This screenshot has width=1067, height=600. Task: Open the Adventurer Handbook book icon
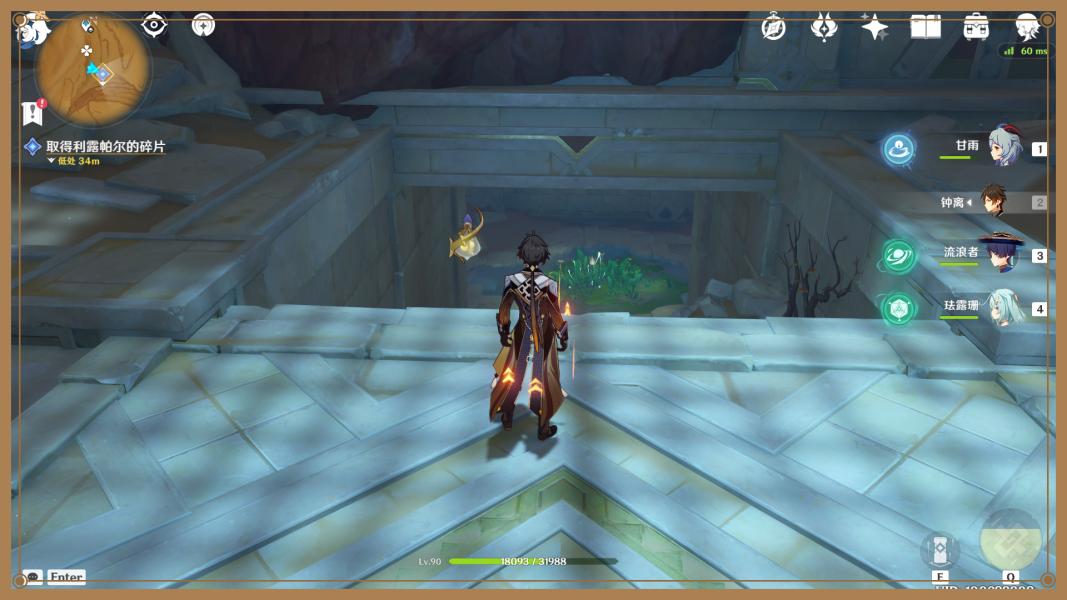pyautogui.click(x=925, y=28)
